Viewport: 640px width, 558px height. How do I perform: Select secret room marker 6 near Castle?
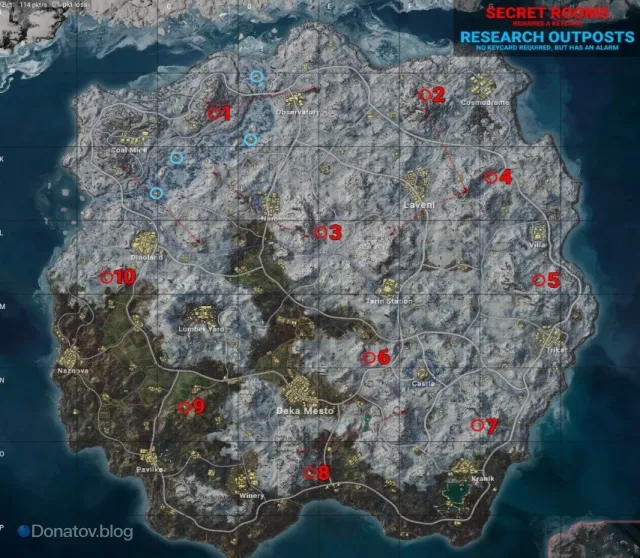369,355
